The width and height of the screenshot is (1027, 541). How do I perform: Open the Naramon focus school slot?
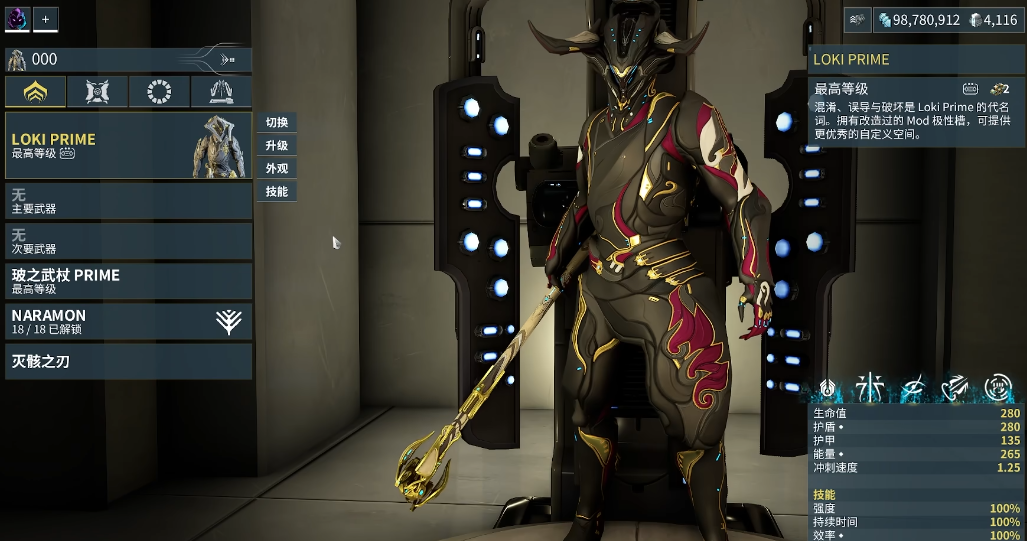[128, 321]
